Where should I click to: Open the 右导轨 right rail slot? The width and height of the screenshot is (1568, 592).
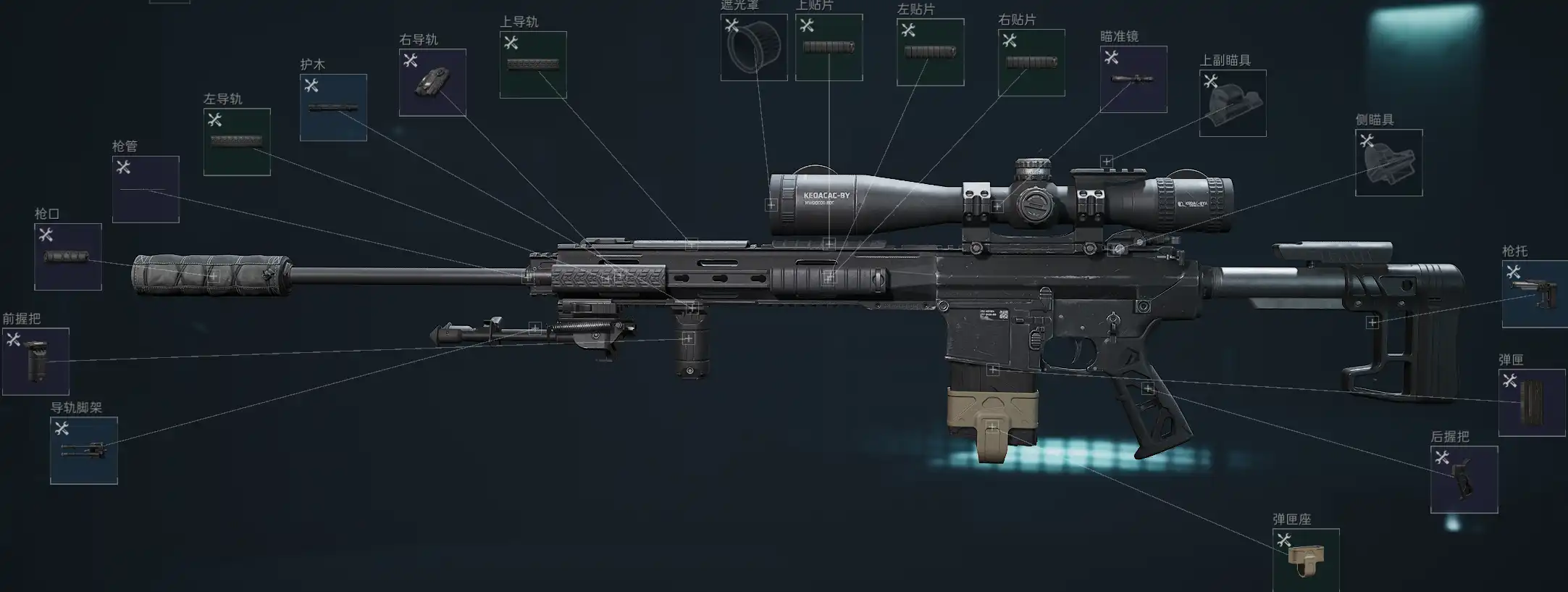point(432,83)
